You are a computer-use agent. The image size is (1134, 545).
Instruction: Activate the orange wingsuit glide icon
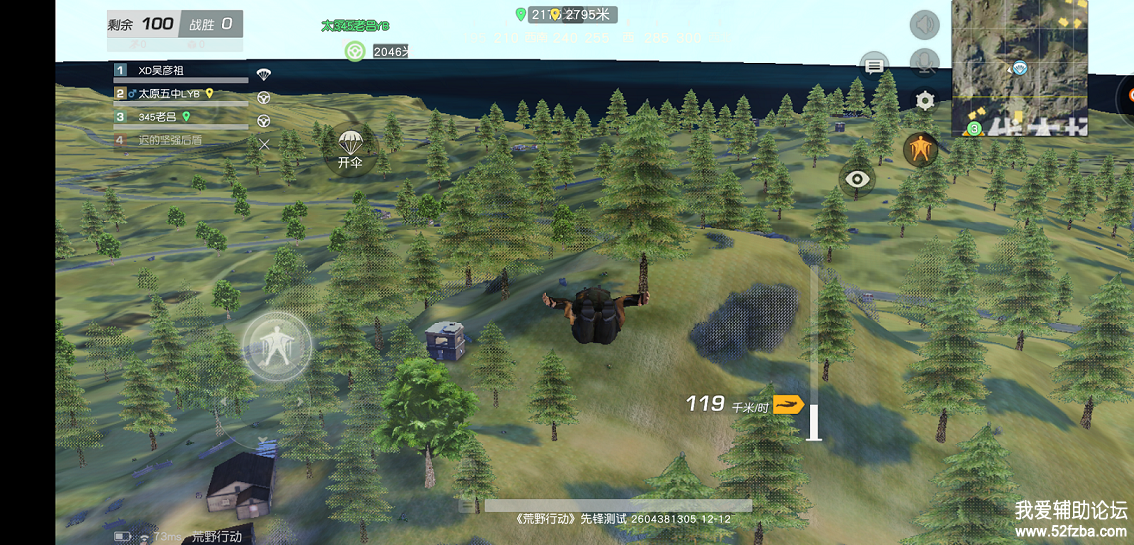pyautogui.click(x=921, y=150)
